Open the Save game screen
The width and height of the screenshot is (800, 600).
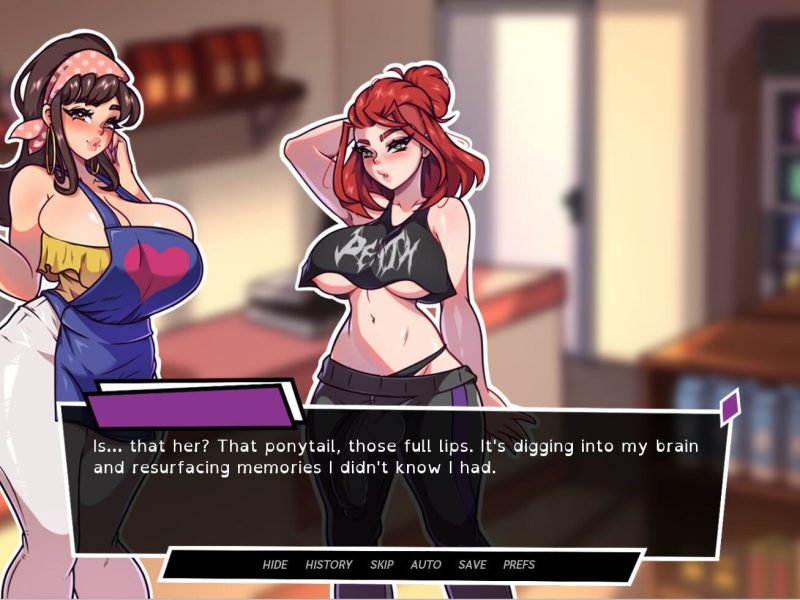(x=472, y=565)
